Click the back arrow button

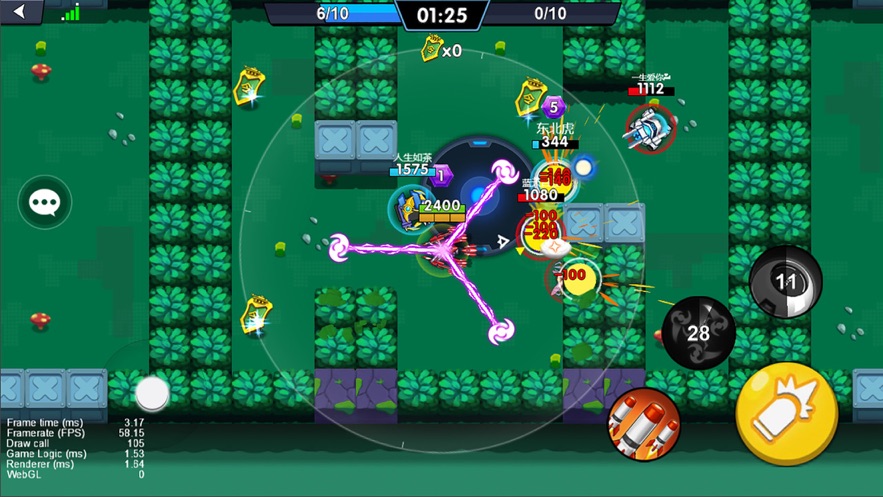21,12
